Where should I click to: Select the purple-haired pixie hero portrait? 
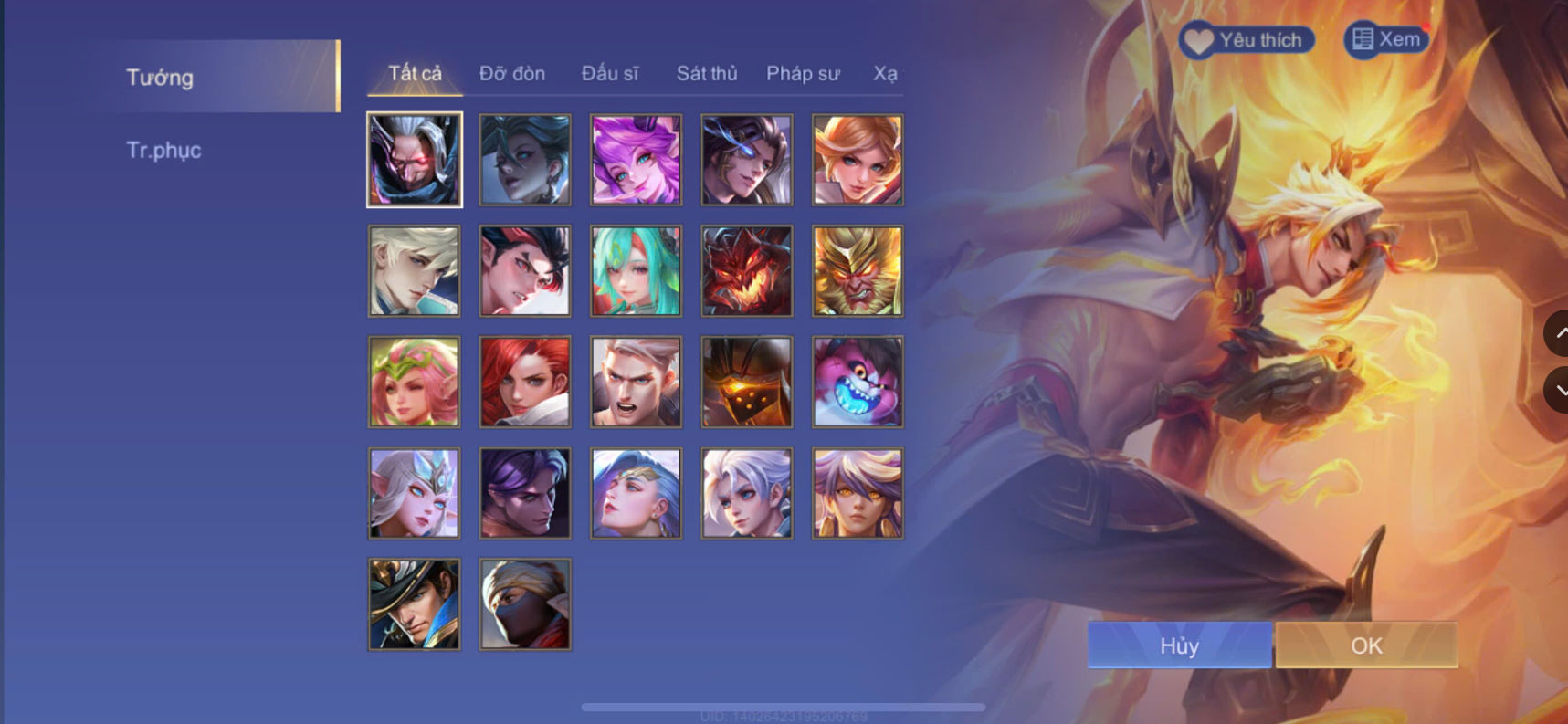point(635,160)
